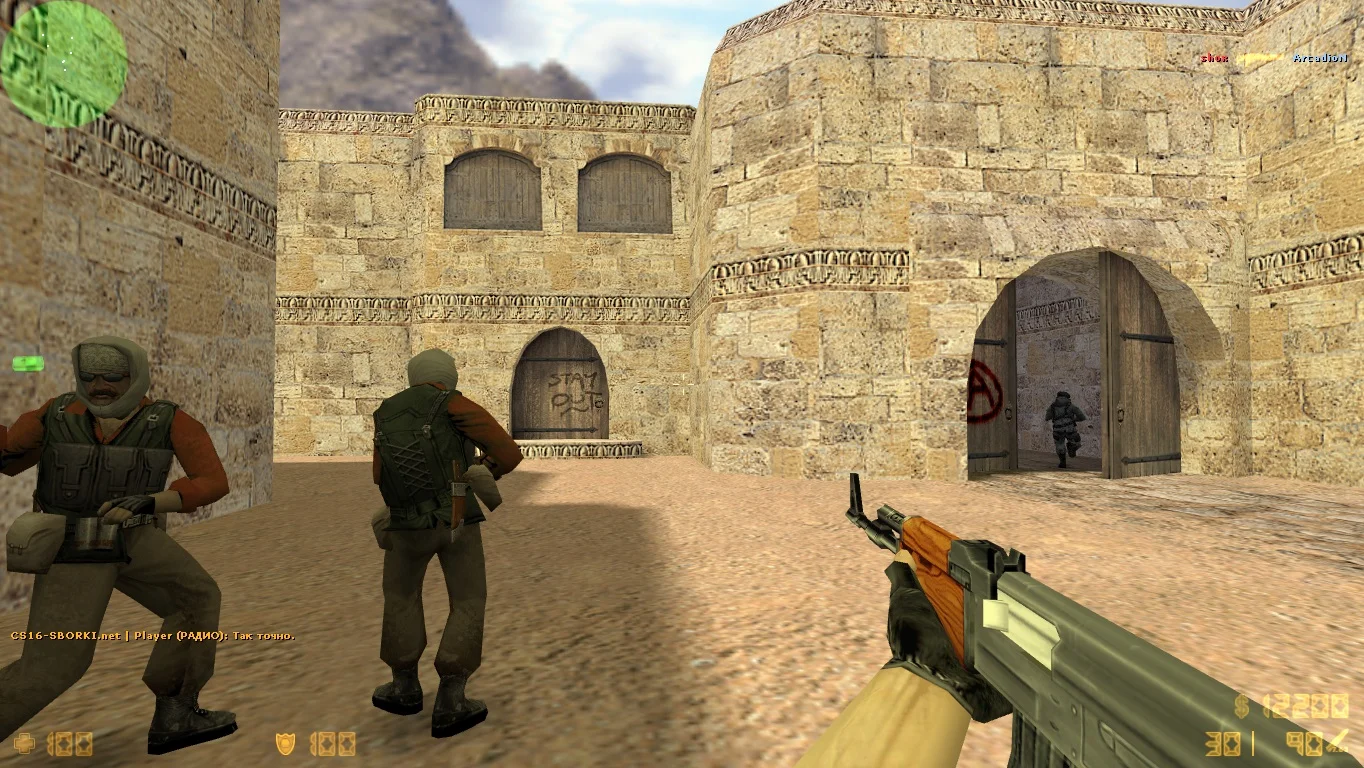
Task: Click the small green buy zone icon
Action: (x=27, y=364)
